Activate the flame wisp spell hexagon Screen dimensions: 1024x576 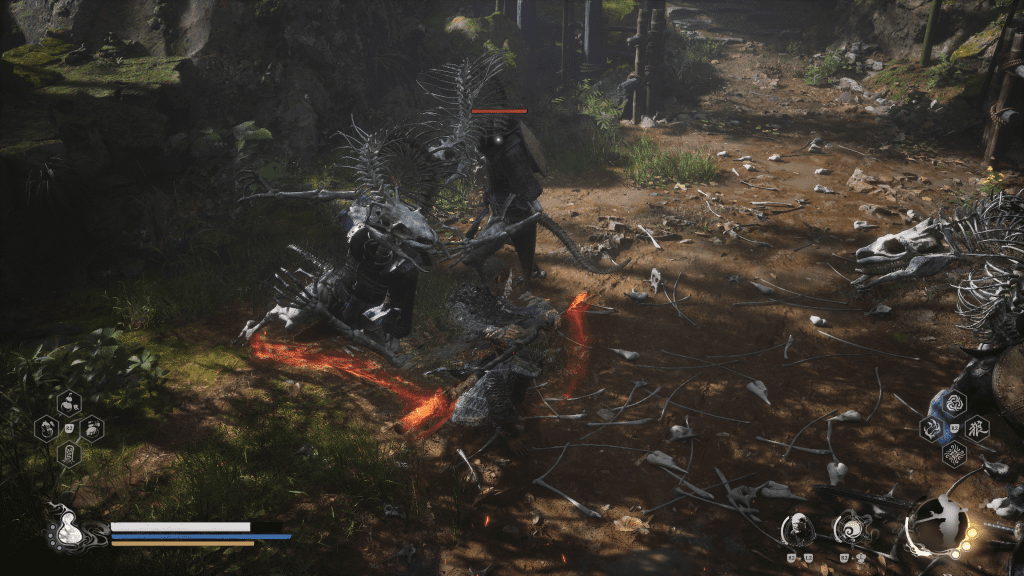coord(932,429)
